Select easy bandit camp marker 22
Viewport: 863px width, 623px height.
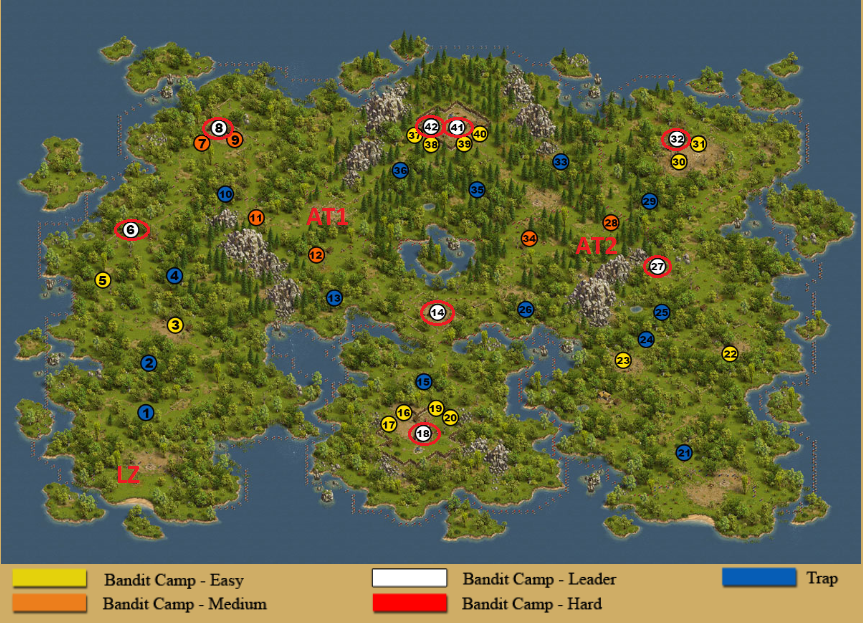(730, 353)
